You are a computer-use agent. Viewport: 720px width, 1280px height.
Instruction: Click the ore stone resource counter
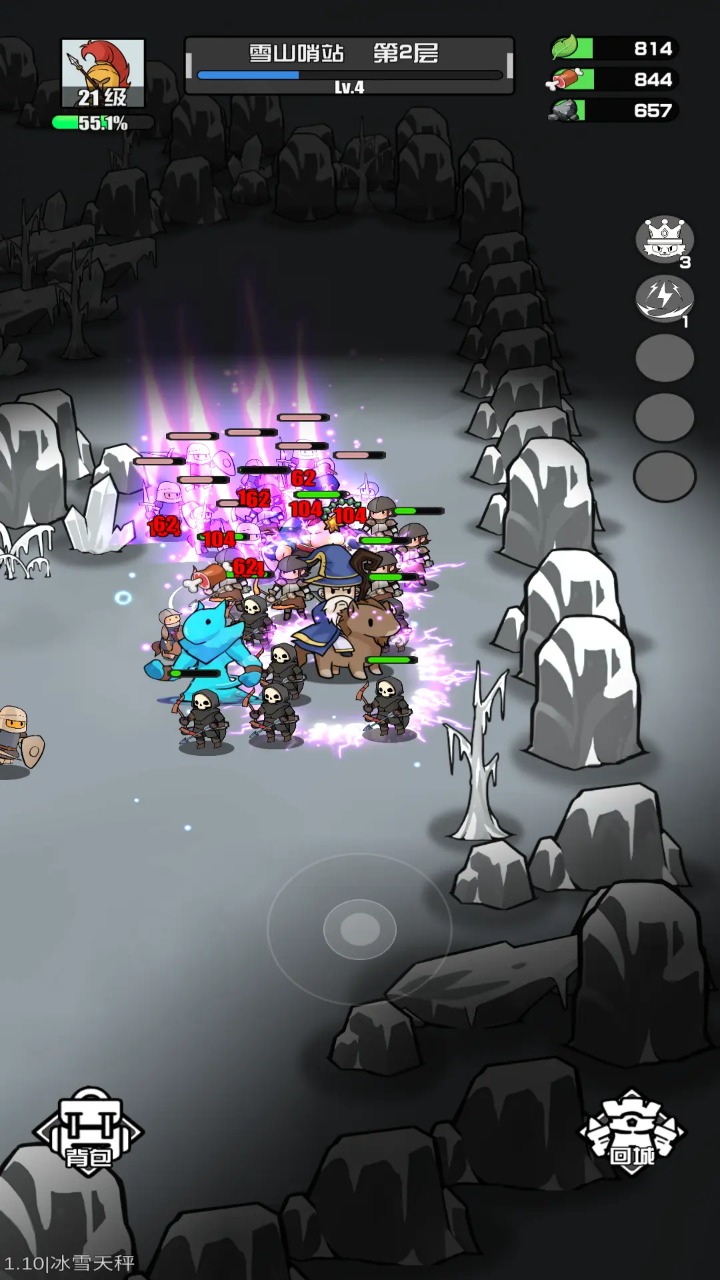(614, 110)
